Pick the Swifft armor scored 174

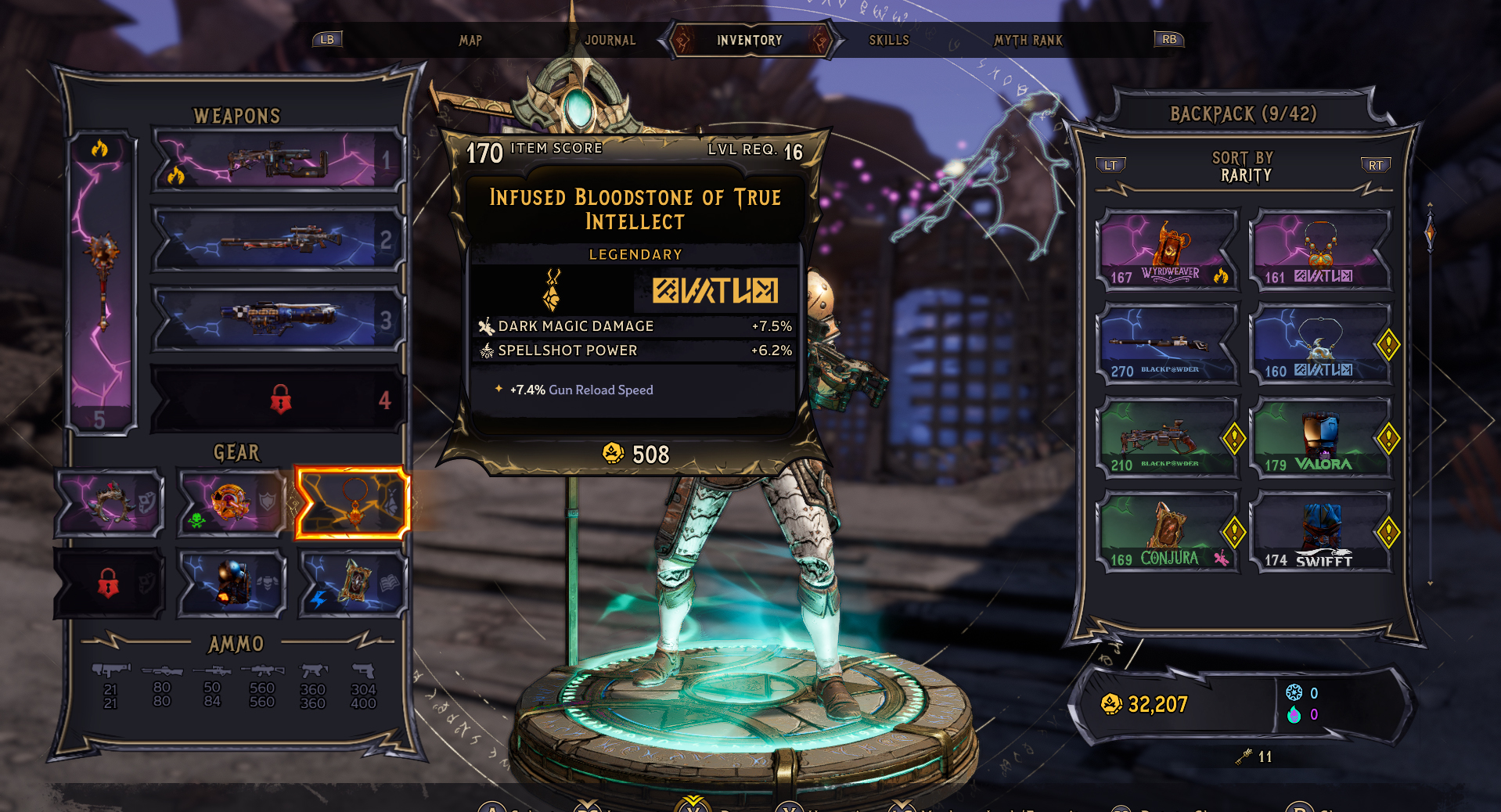[x=1320, y=533]
